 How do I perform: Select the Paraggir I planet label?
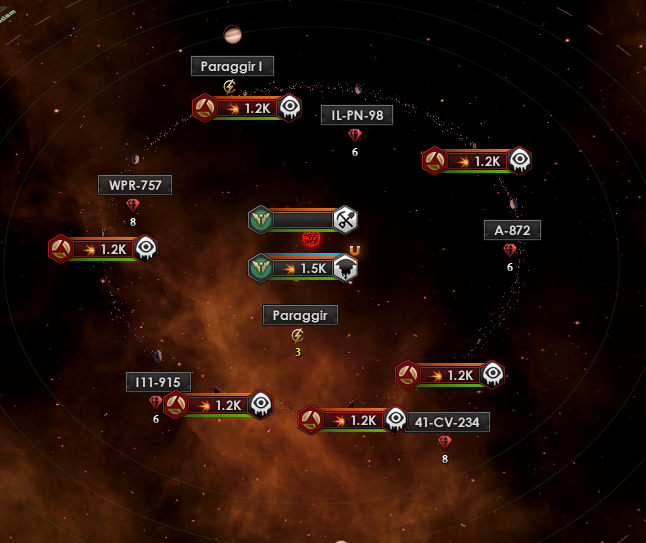(x=232, y=66)
